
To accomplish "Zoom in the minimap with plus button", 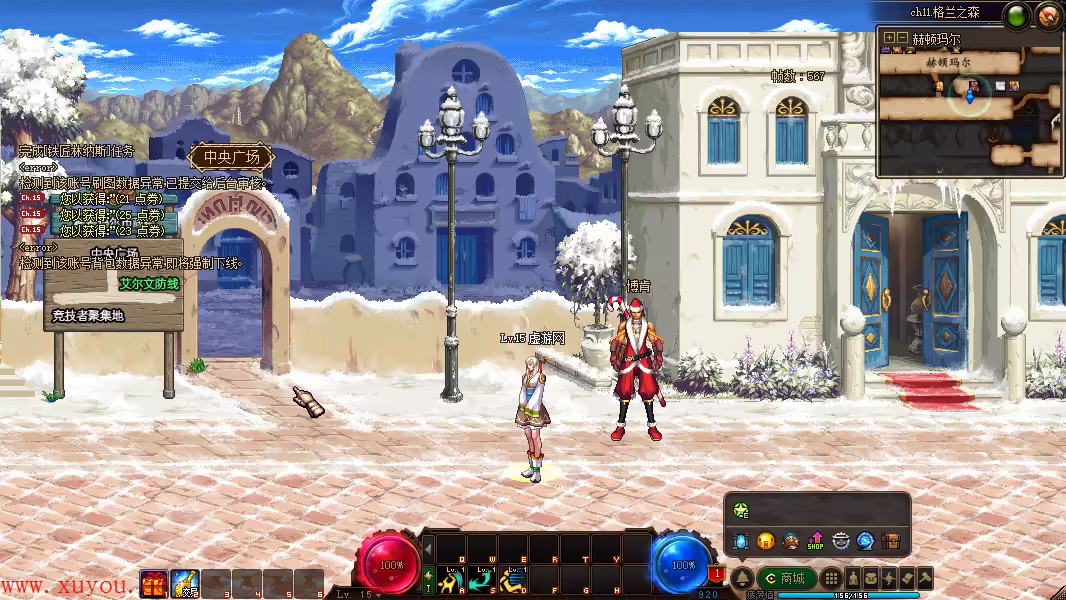I will (888, 38).
